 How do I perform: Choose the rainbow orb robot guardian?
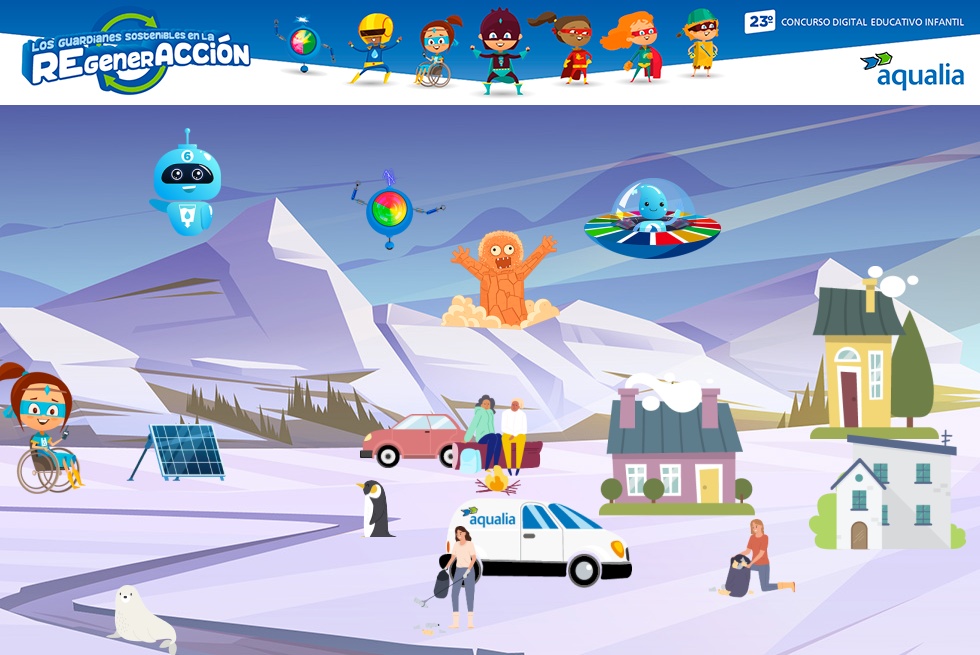[390, 211]
